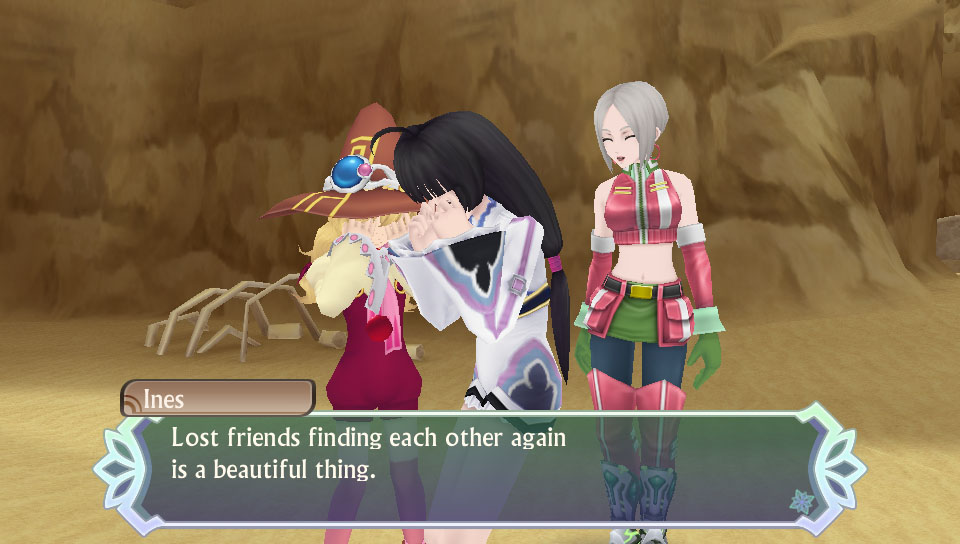The image size is (960, 544).
Task: Click the flower continue indicator in dialogue box
Action: click(799, 500)
